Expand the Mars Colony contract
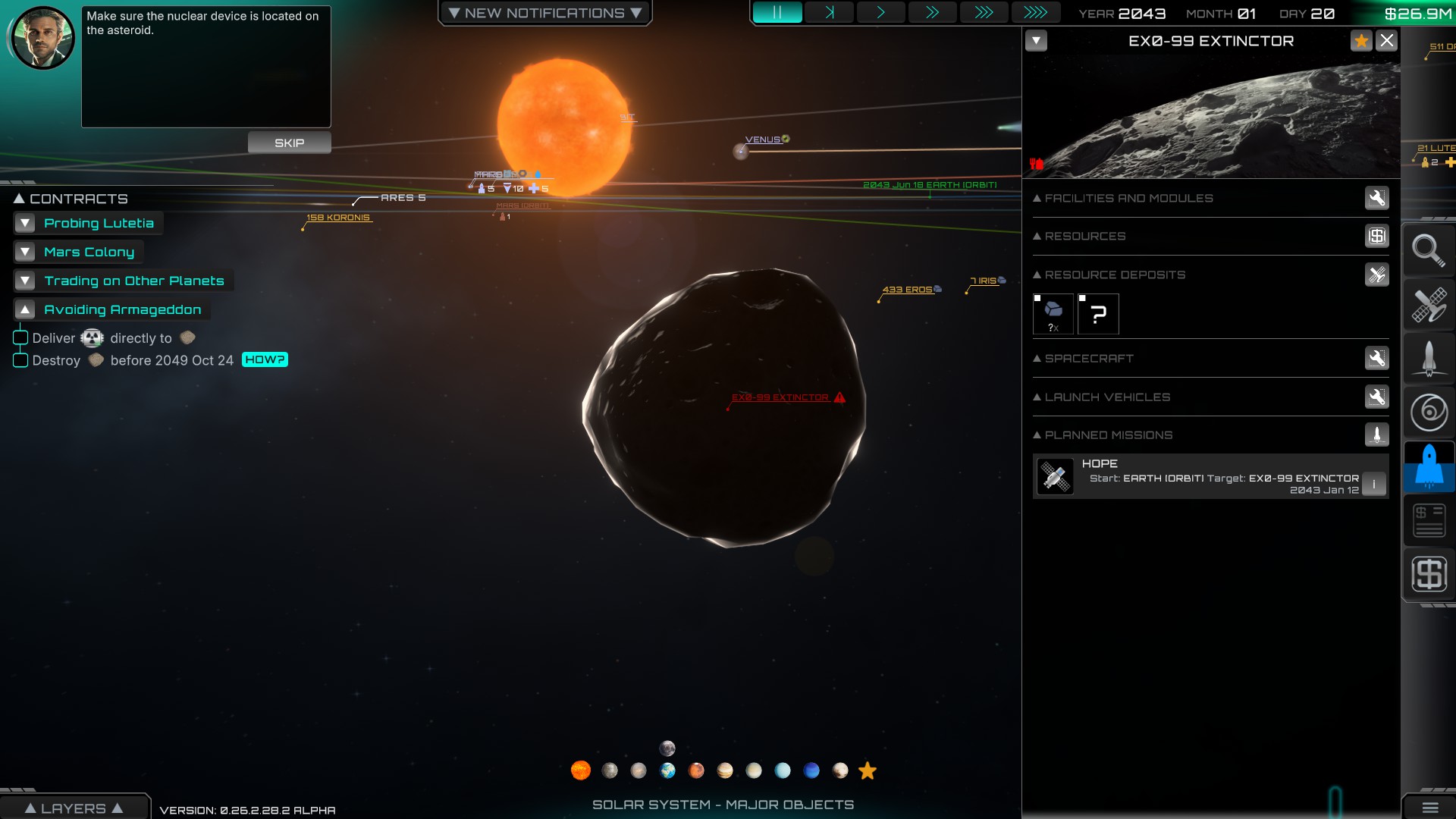The height and width of the screenshot is (819, 1456). (x=25, y=252)
